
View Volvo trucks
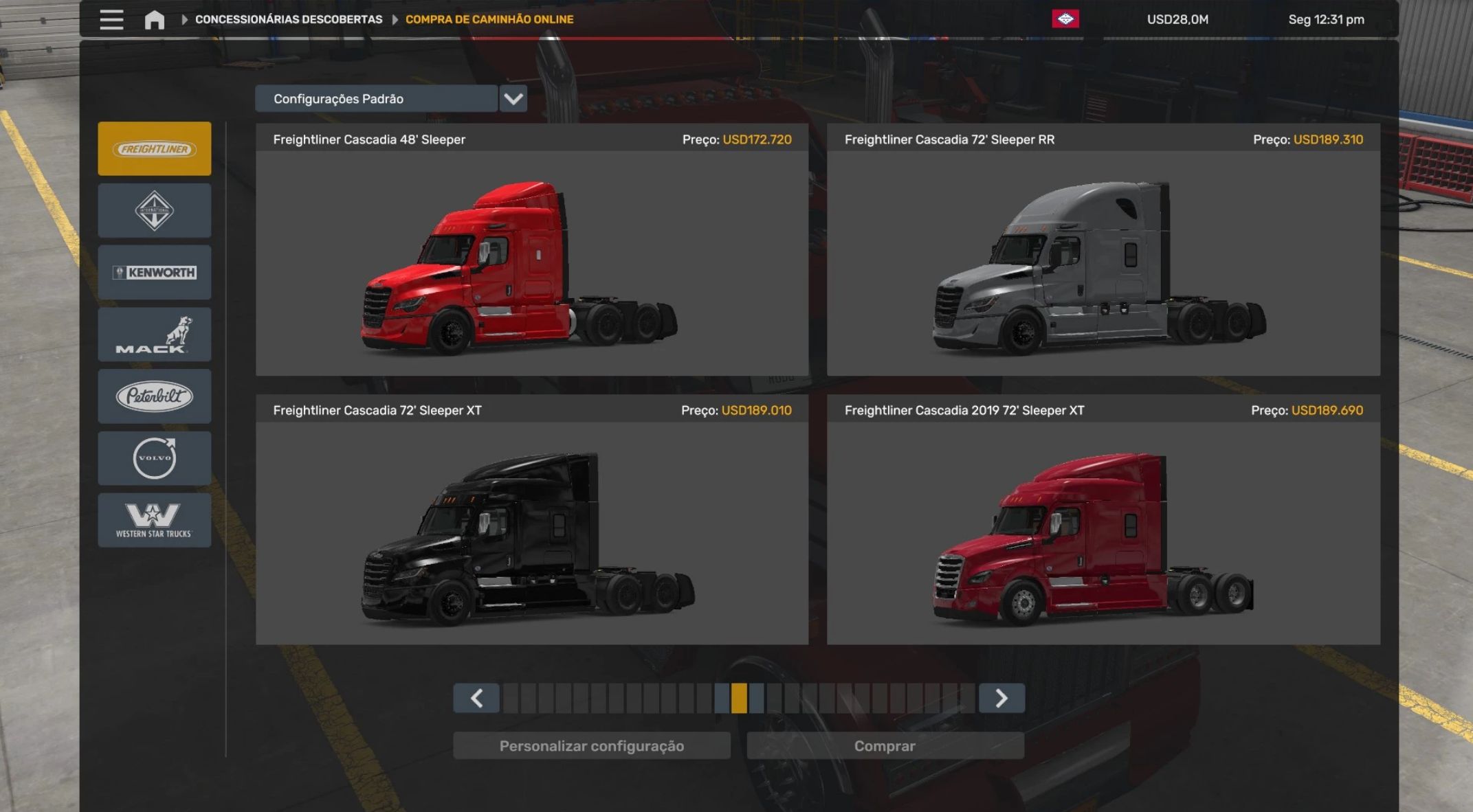click(155, 458)
